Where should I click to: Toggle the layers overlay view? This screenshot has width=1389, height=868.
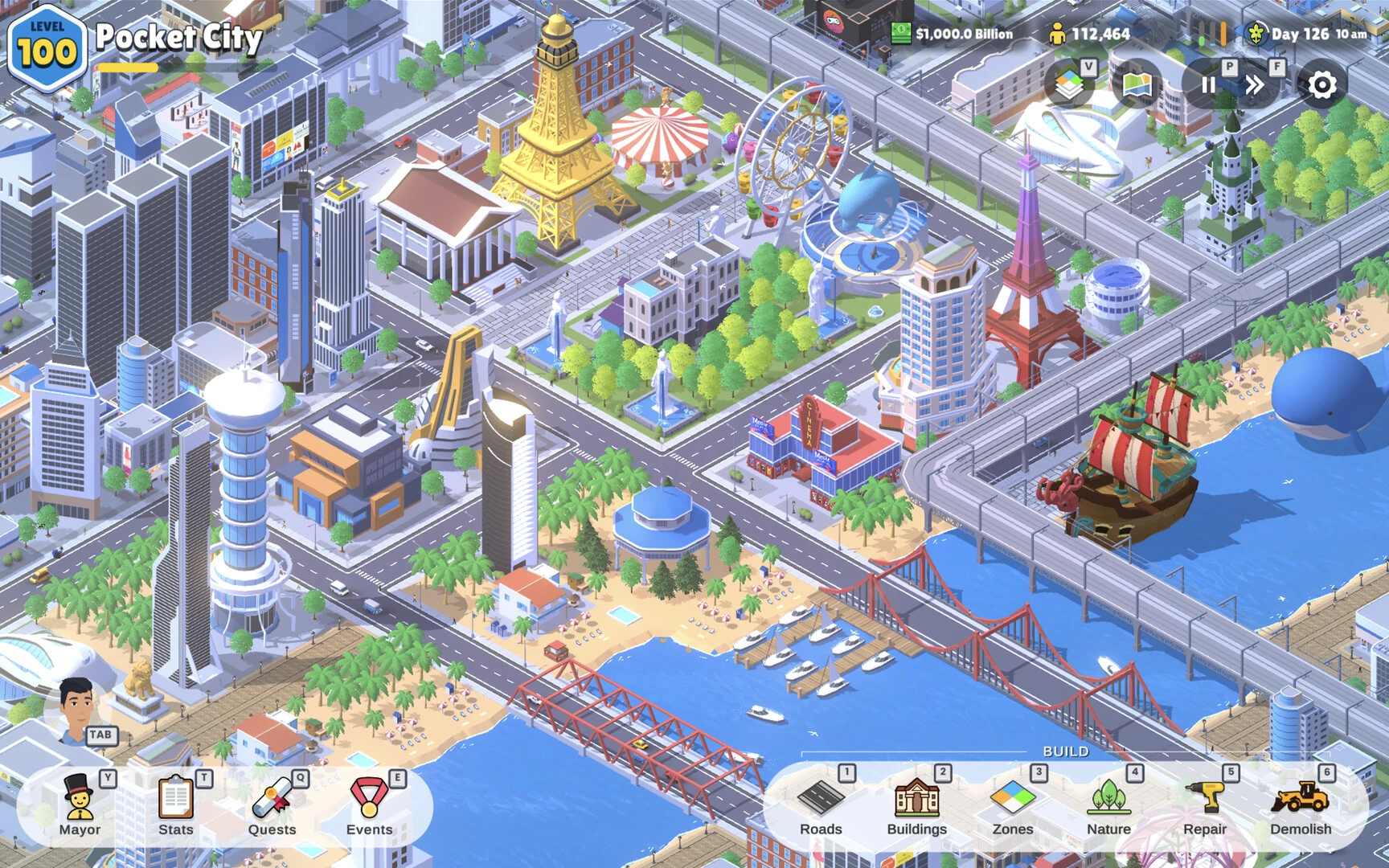[x=1069, y=85]
